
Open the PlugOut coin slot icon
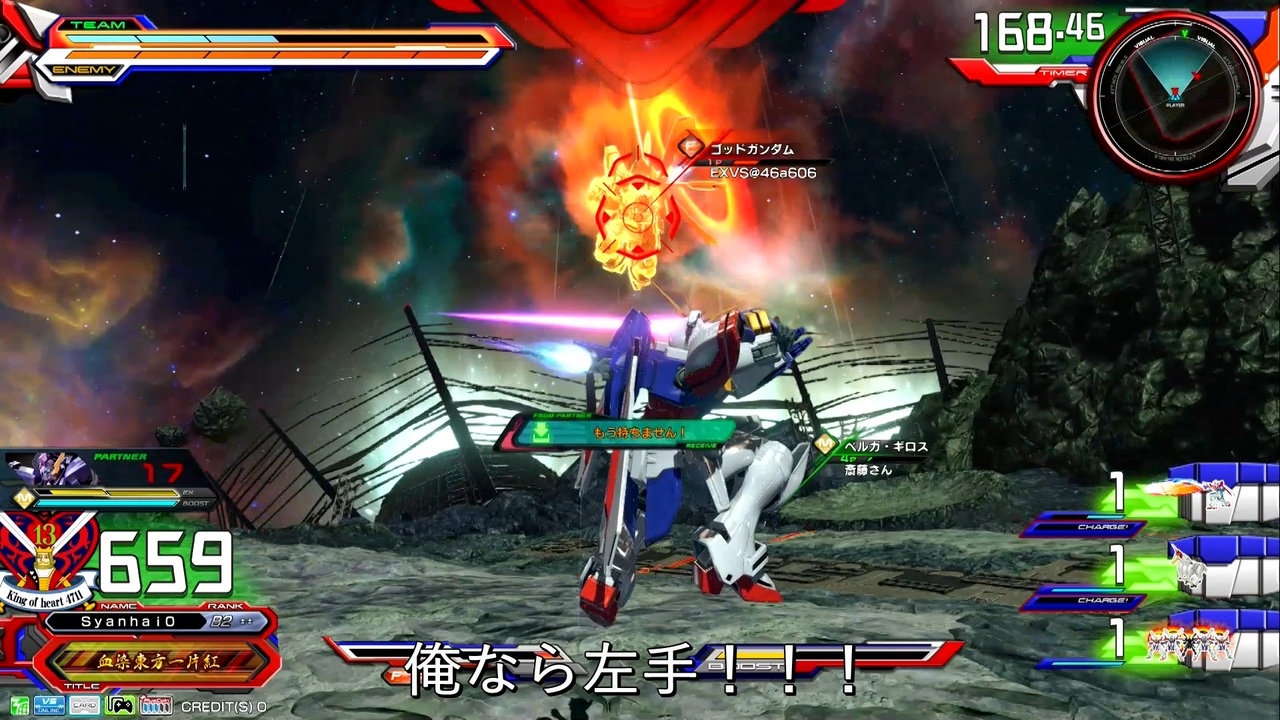coord(155,705)
